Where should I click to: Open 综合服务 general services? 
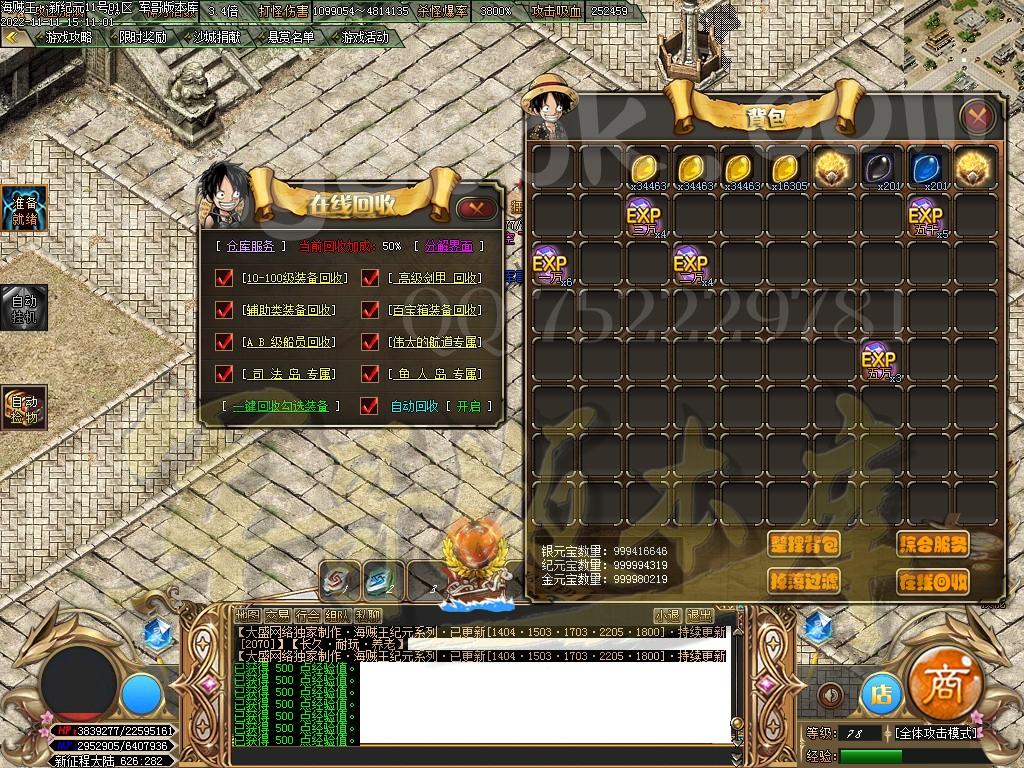932,544
